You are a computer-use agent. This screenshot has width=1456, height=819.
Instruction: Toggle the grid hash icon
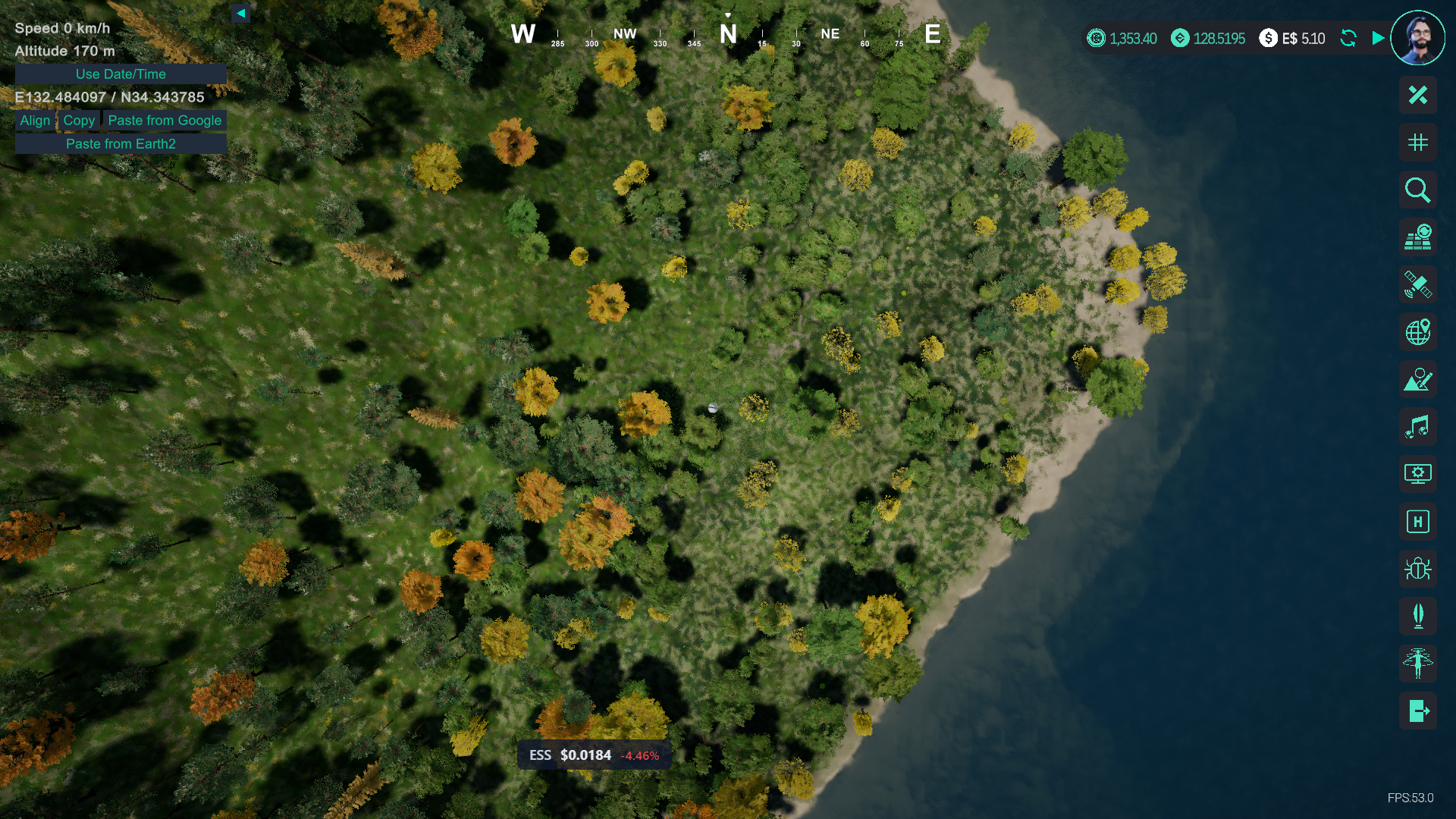pos(1417,143)
